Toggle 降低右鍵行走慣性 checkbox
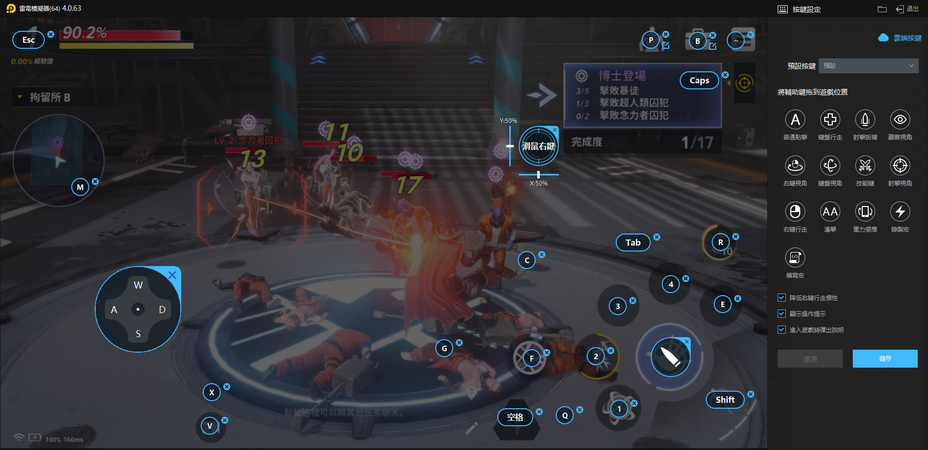The height and width of the screenshot is (450, 928). (x=782, y=298)
